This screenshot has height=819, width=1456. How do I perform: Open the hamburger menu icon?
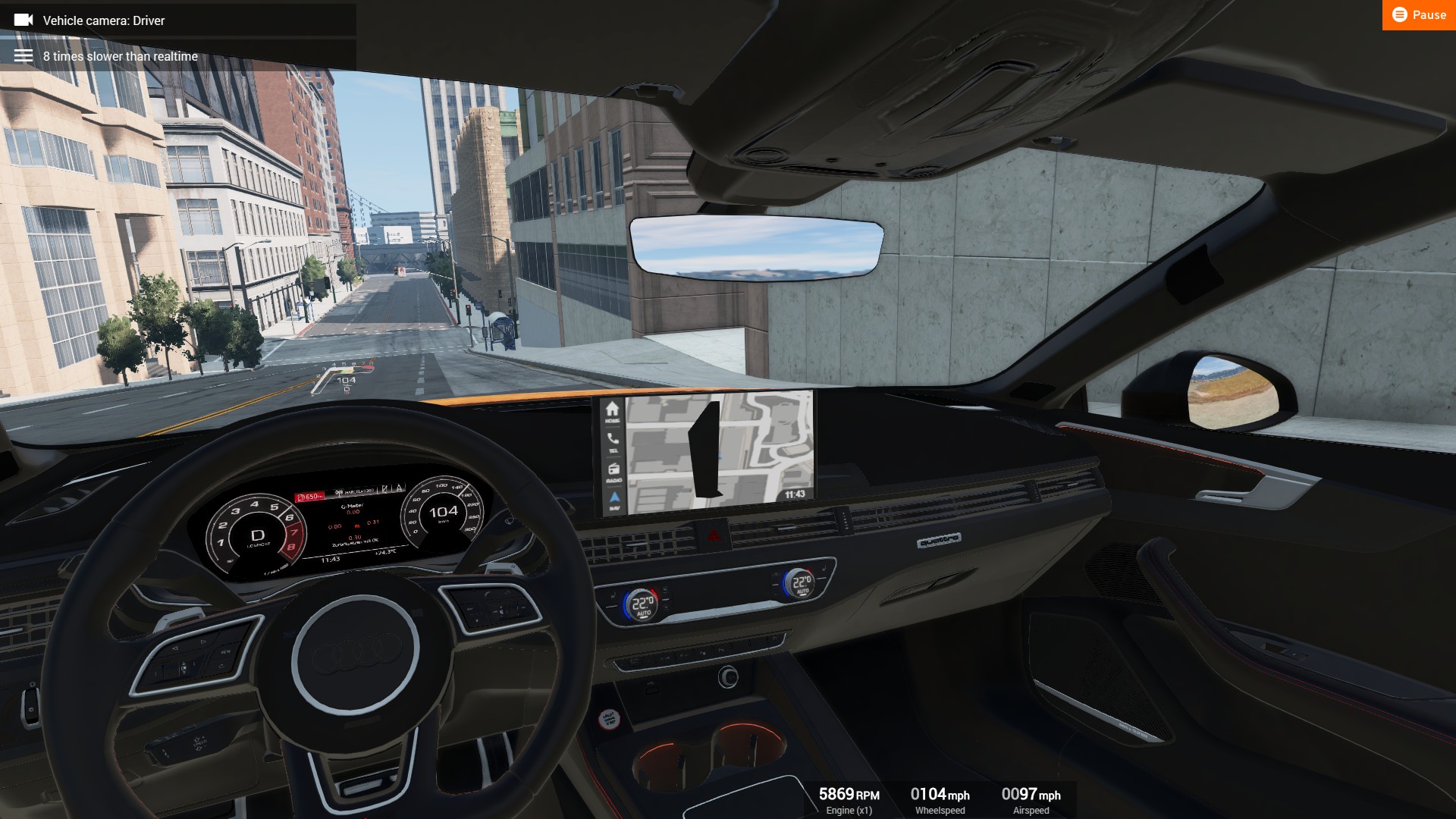pos(24,56)
